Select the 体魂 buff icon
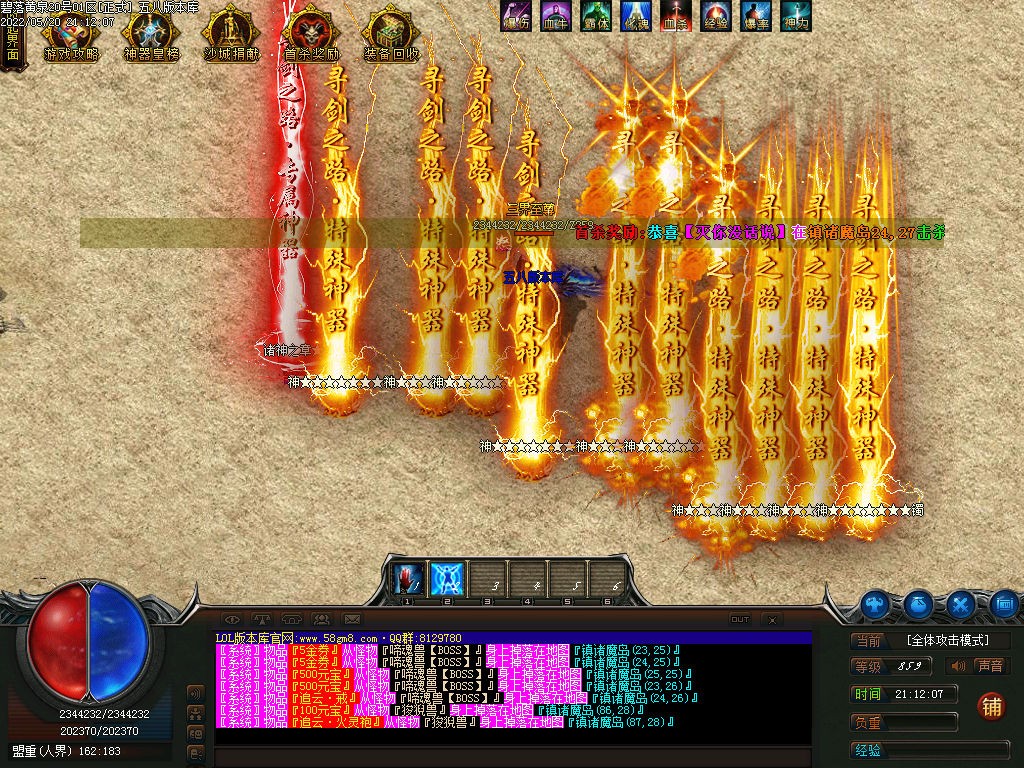 coord(636,16)
